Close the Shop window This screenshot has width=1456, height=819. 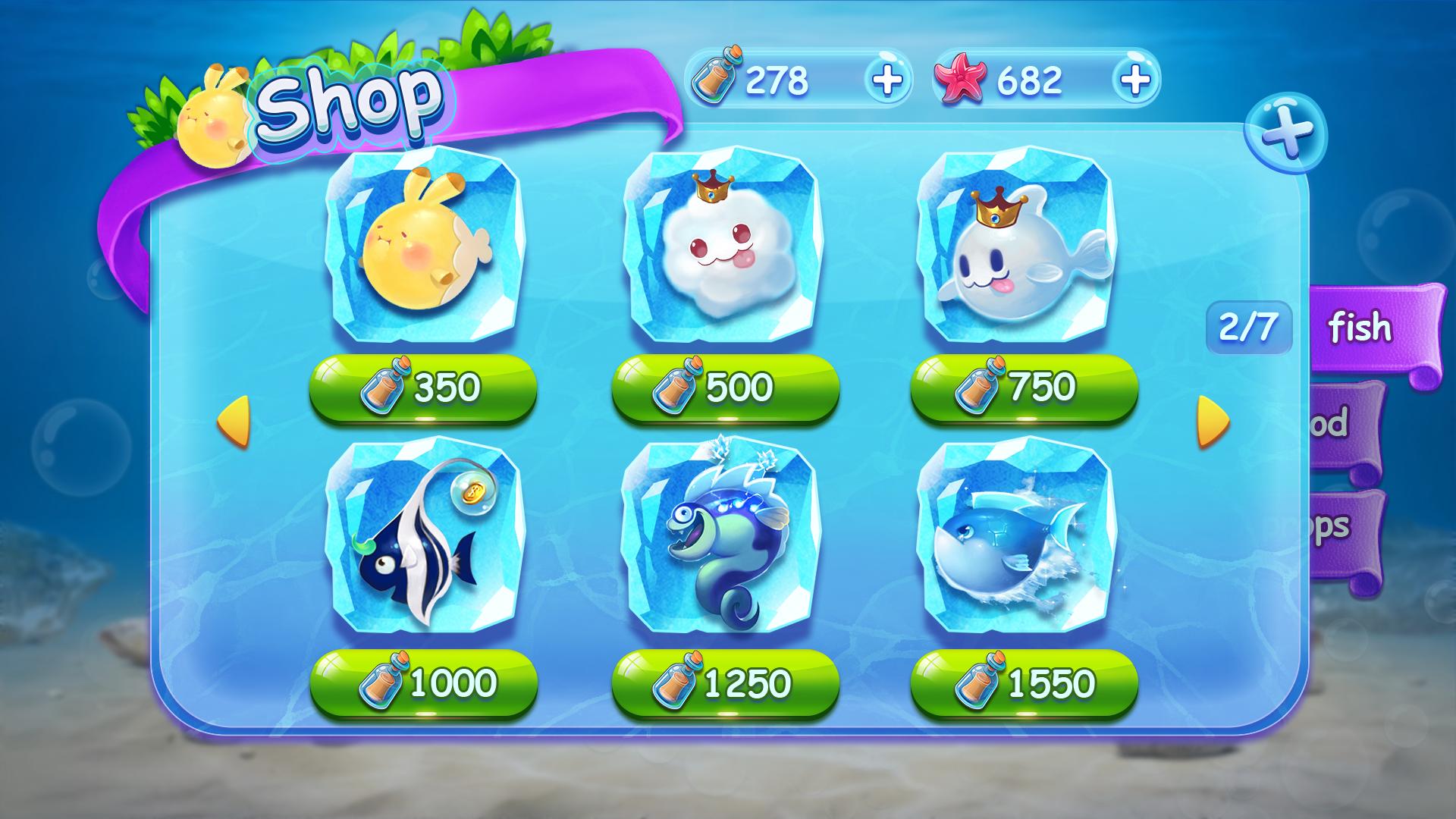(x=1286, y=133)
